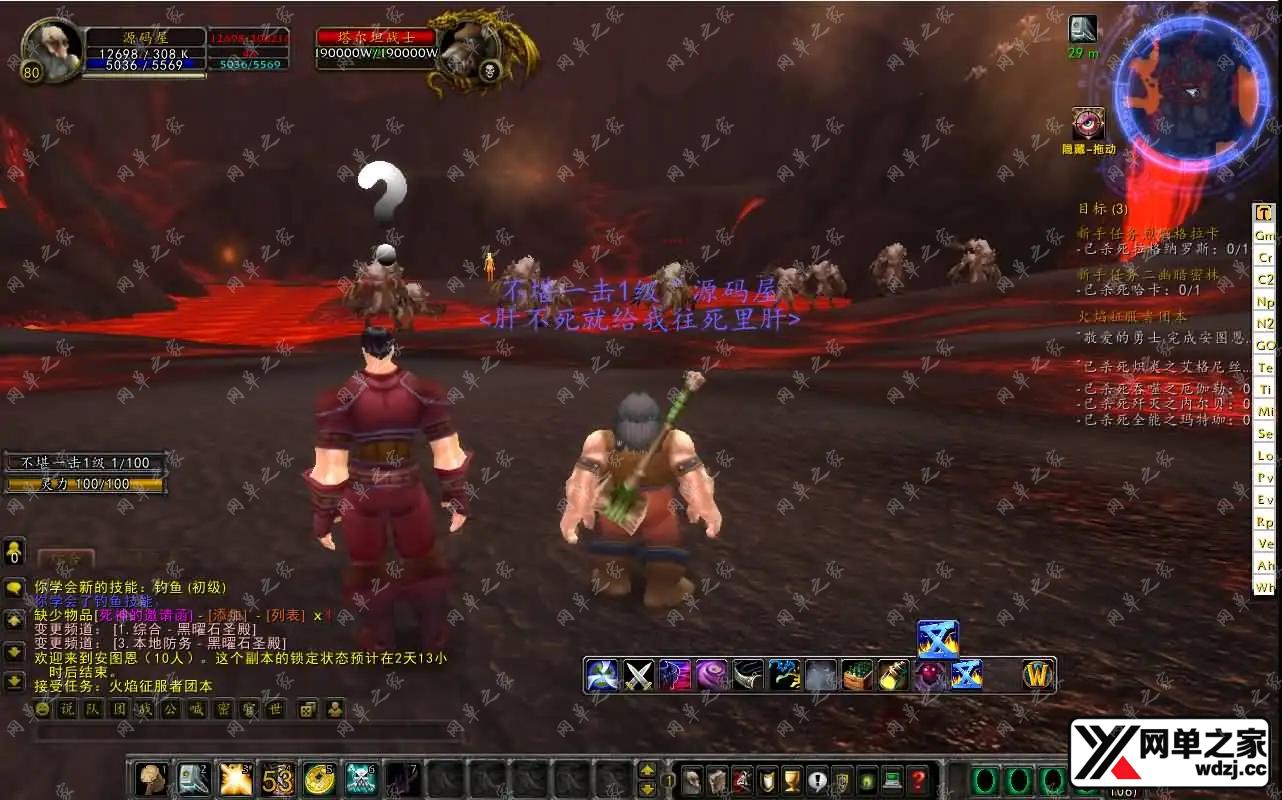Choose the 说 say channel button
Viewport: 1282px width, 800px height.
click(x=67, y=709)
